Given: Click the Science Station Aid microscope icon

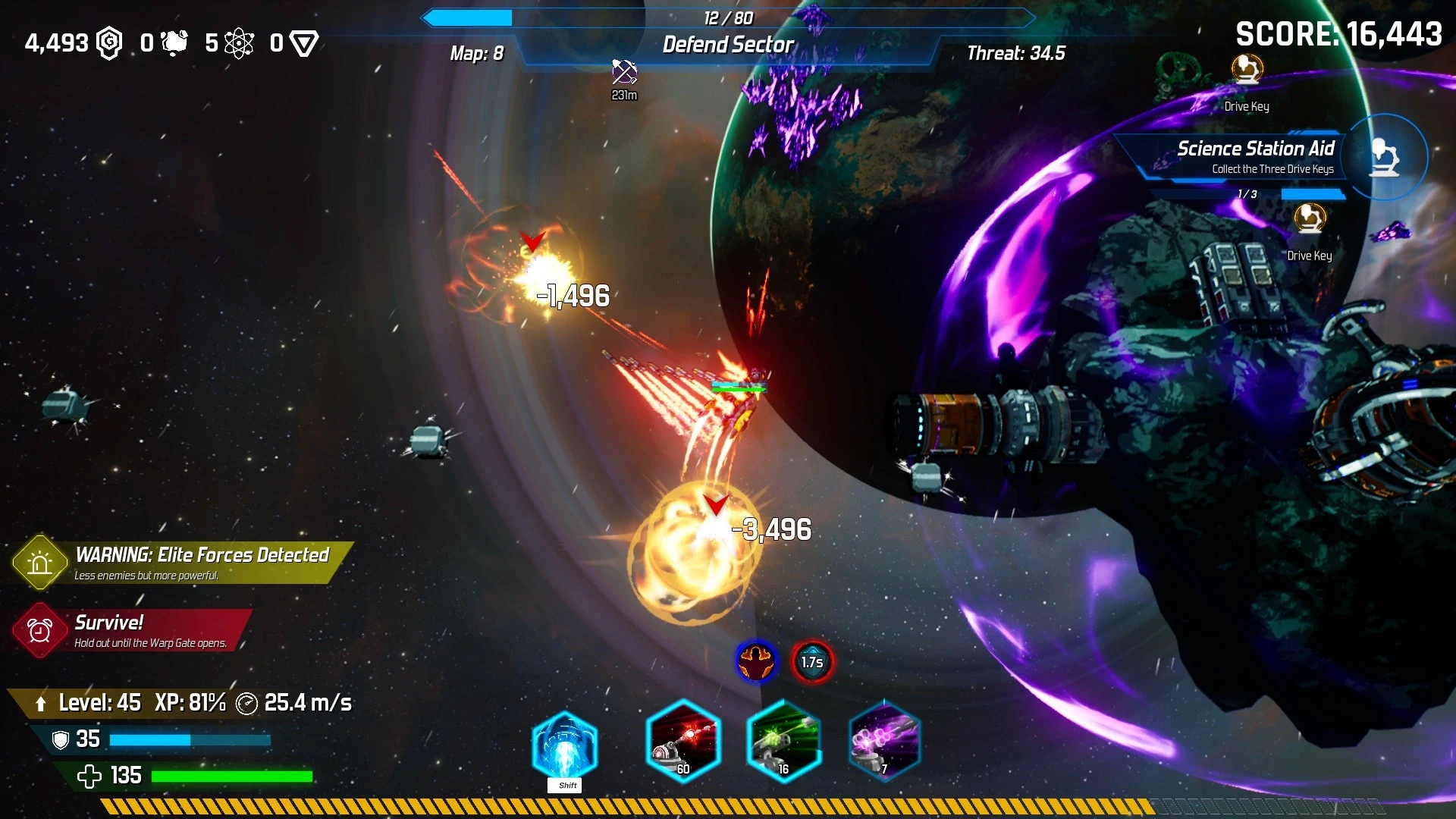Looking at the screenshot, I should 1385,157.
